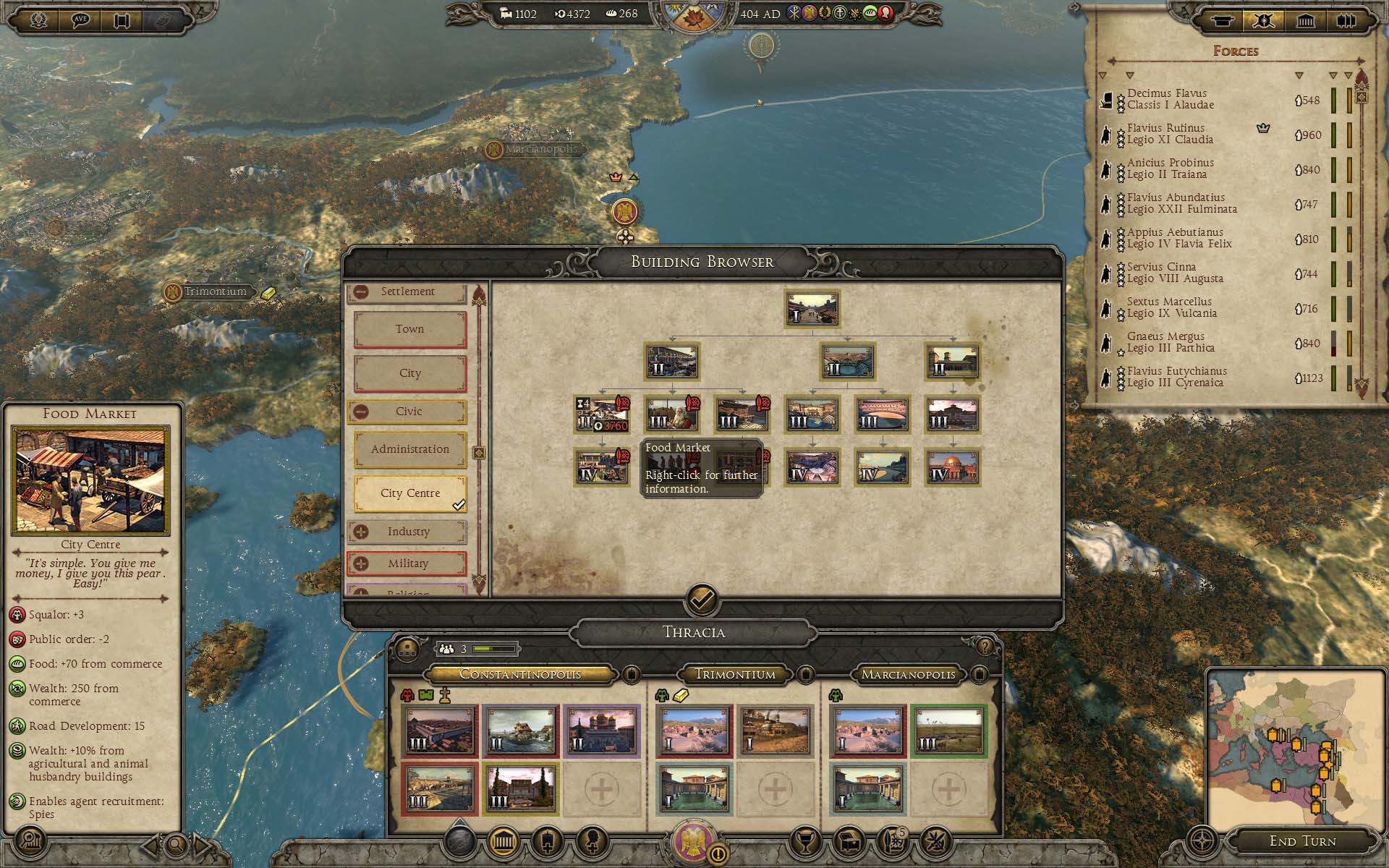This screenshot has height=868, width=1389.
Task: Click the End Turn button
Action: [1302, 841]
